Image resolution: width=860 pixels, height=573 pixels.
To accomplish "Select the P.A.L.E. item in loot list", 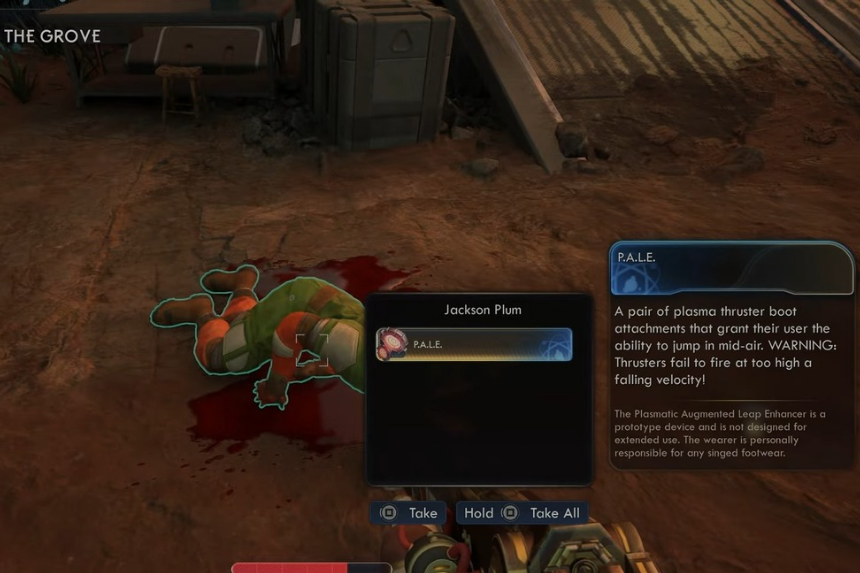I will tap(474, 344).
